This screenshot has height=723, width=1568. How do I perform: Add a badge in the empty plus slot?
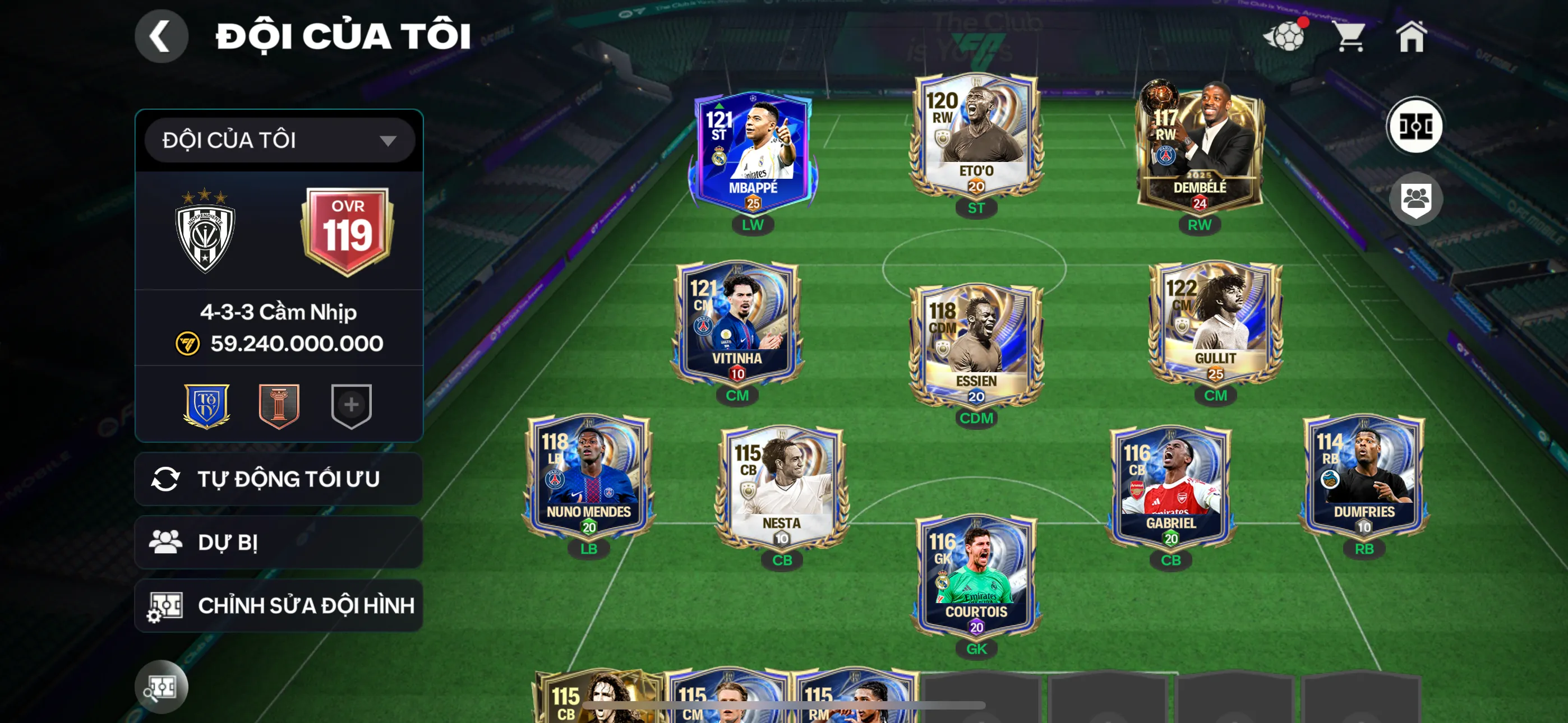351,405
